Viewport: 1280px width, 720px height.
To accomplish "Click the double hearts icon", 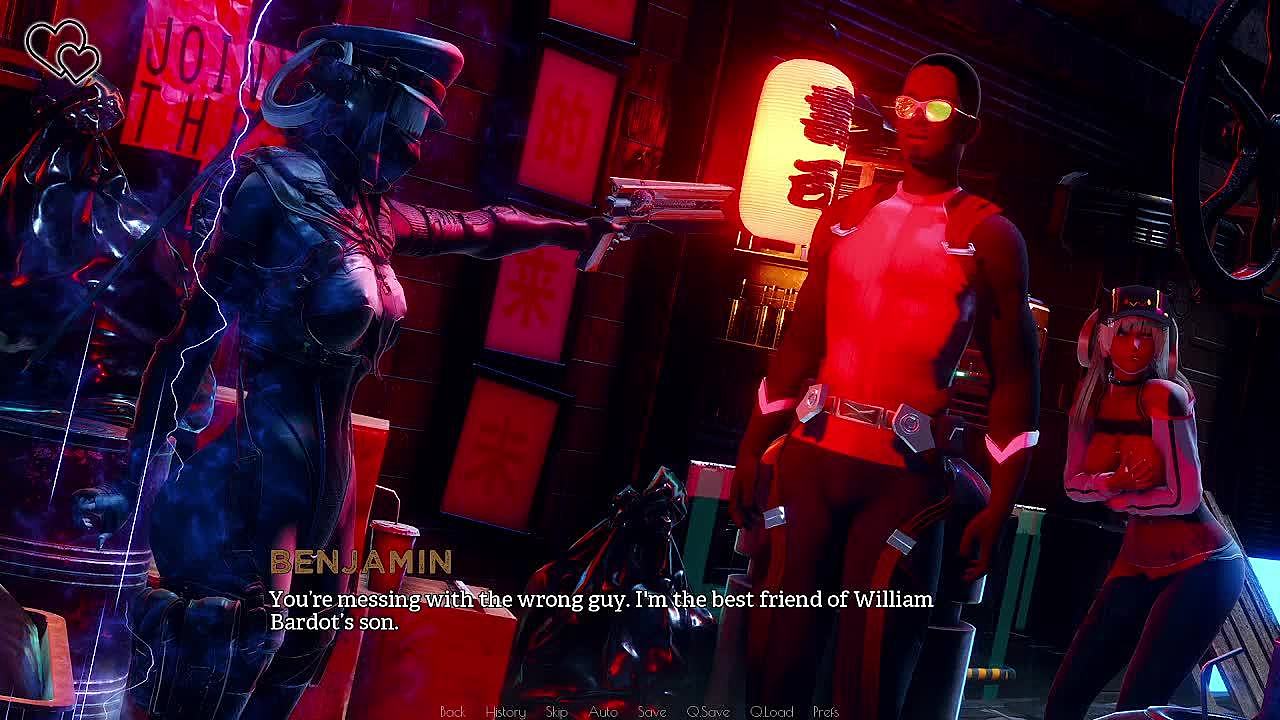I will point(62,51).
